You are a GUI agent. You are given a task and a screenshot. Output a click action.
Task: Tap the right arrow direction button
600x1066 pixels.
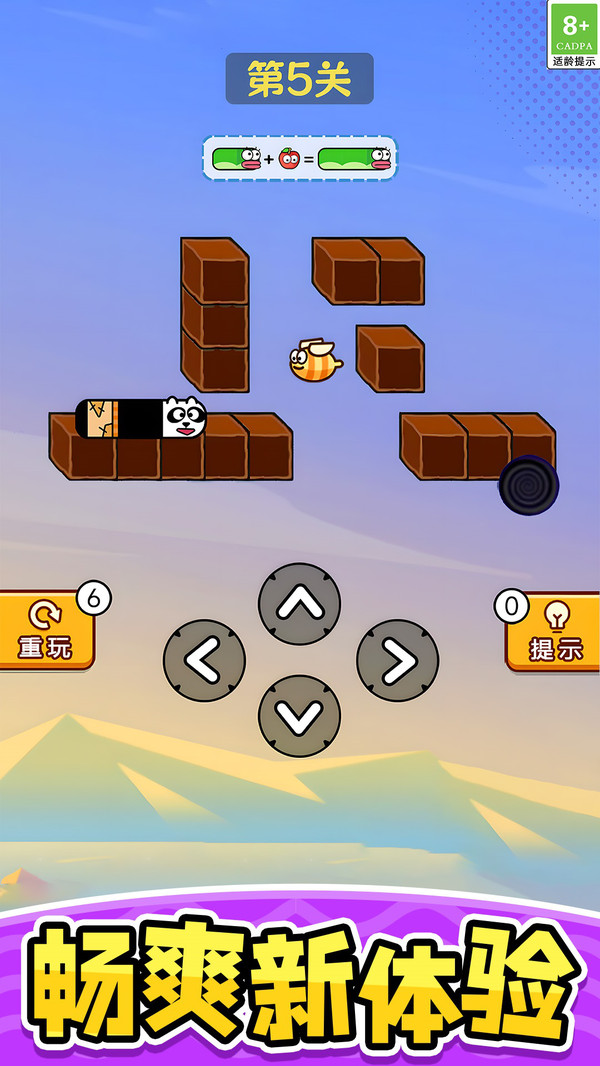(397, 660)
